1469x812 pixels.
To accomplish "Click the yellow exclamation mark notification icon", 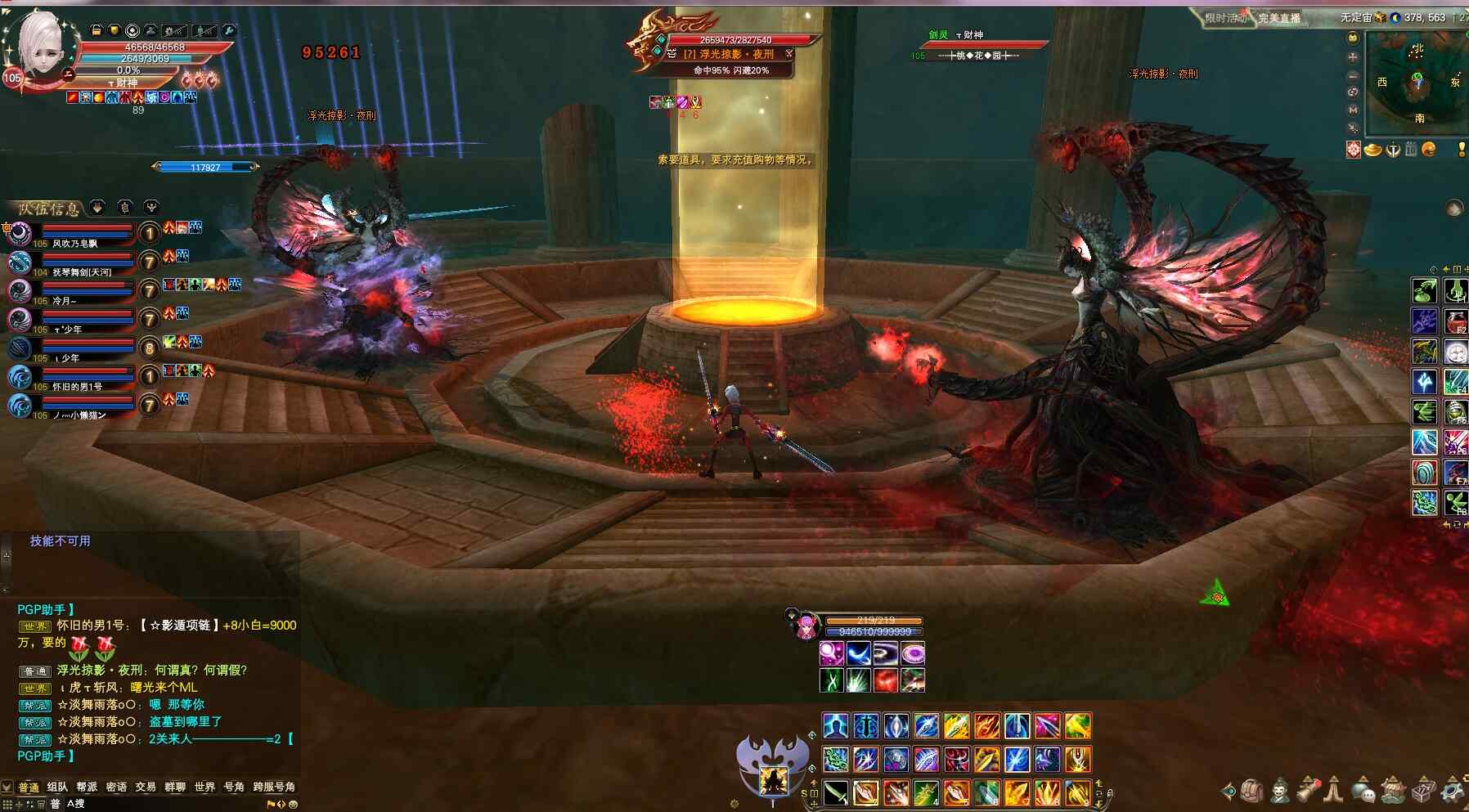I will (x=1462, y=149).
